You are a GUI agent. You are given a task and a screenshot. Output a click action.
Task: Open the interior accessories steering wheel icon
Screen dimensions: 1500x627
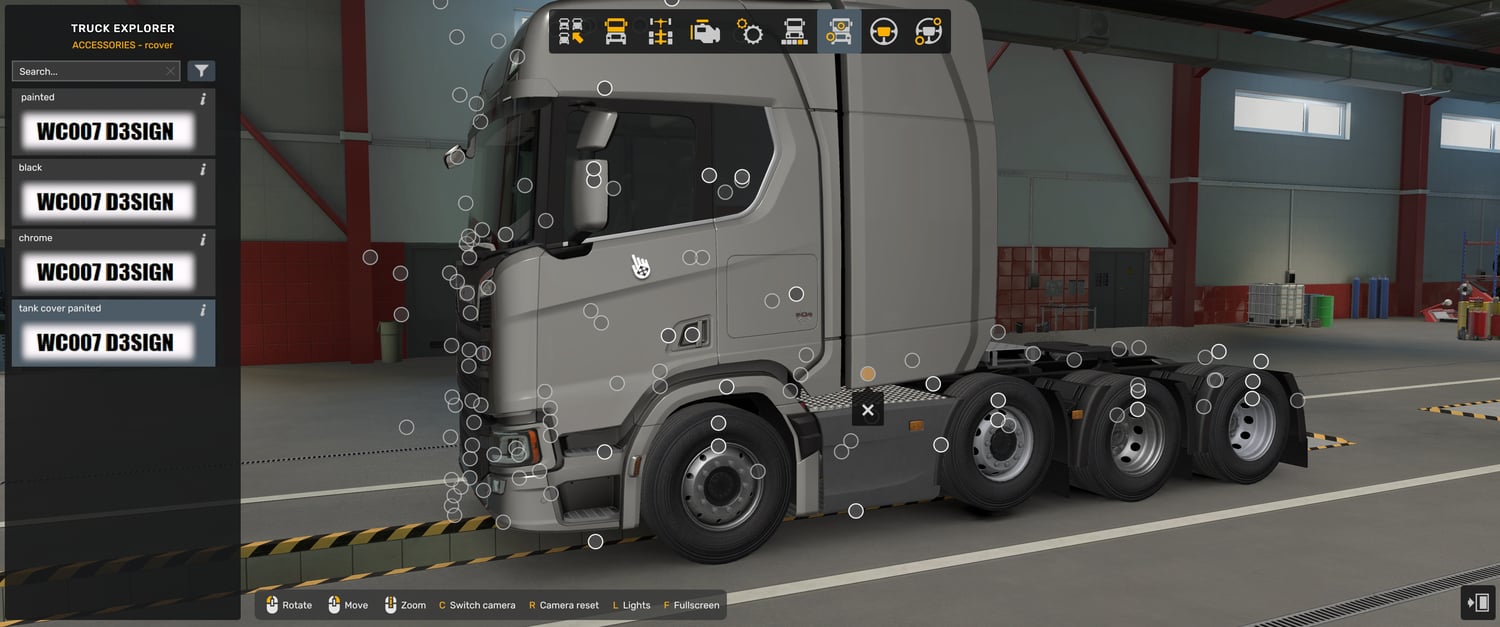pyautogui.click(x=928, y=32)
